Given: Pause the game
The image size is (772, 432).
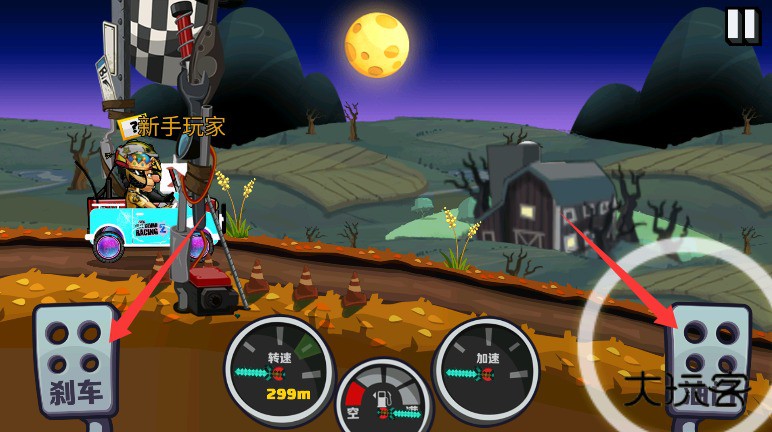Looking at the screenshot, I should (x=742, y=25).
